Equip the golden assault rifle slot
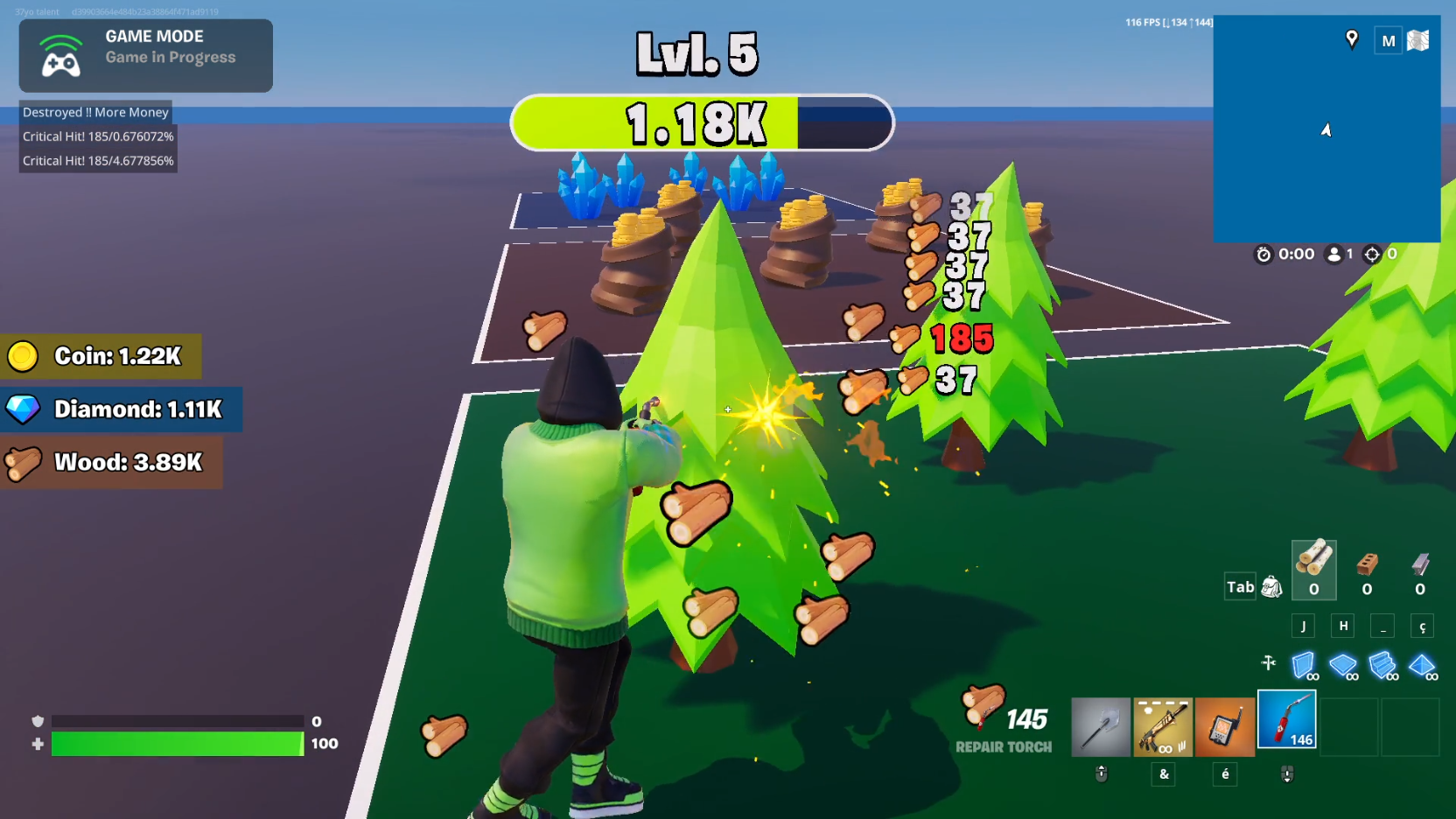 point(1163,727)
